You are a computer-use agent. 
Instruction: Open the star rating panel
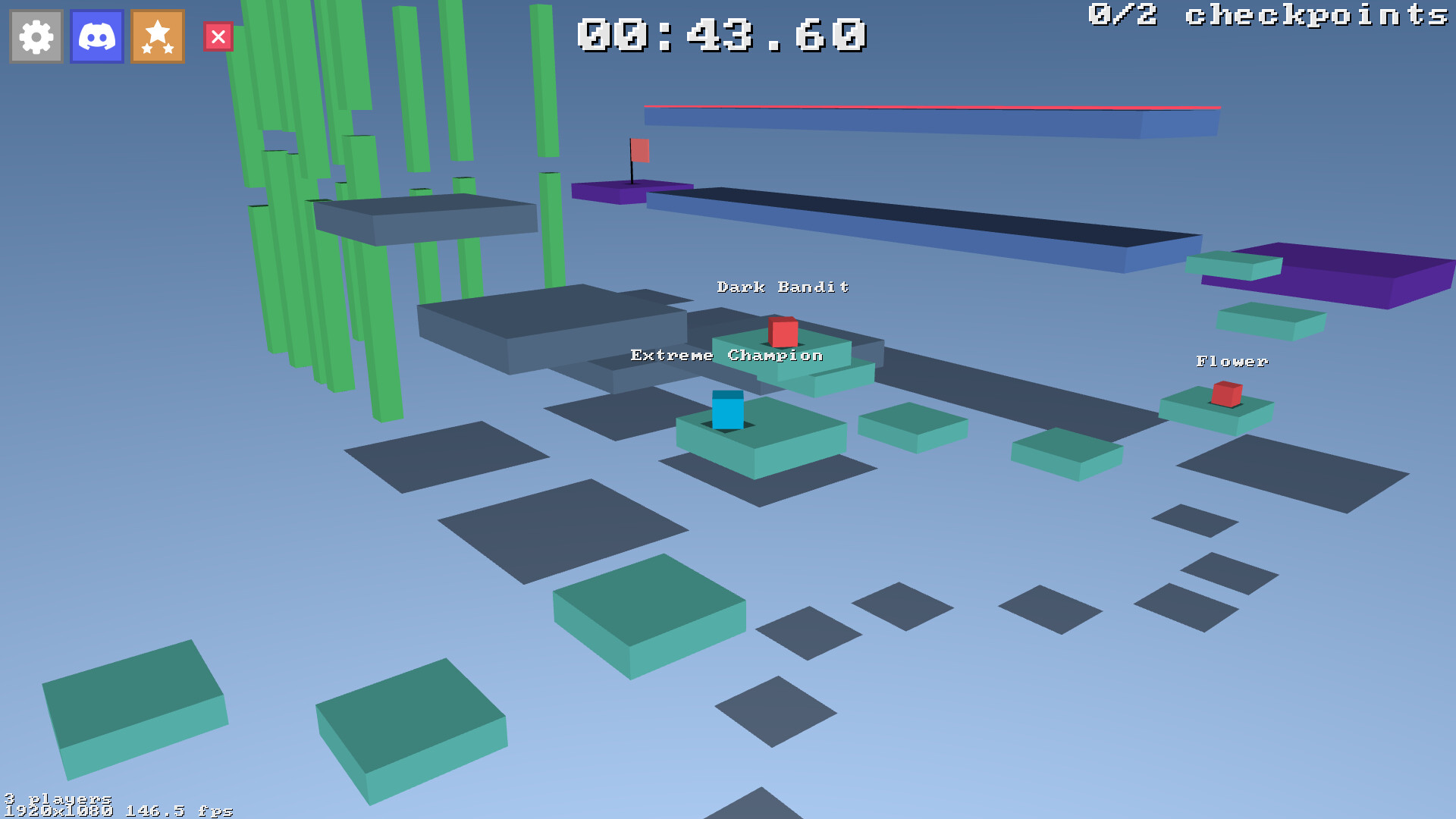point(156,36)
